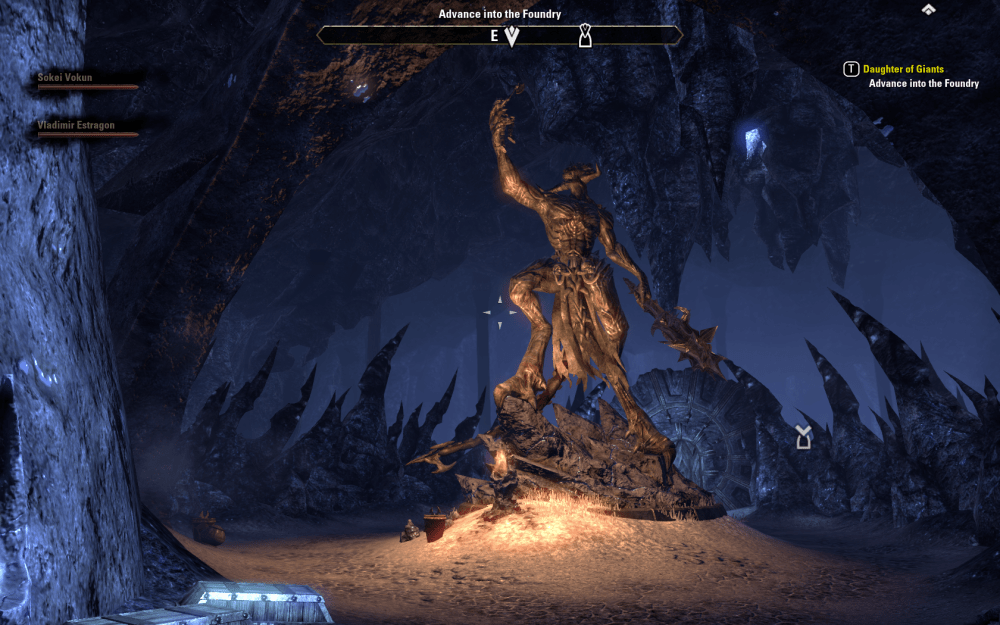Select Vladimir Estragon's group member frame
Image resolution: width=1000 pixels, height=625 pixels.
(x=88, y=129)
